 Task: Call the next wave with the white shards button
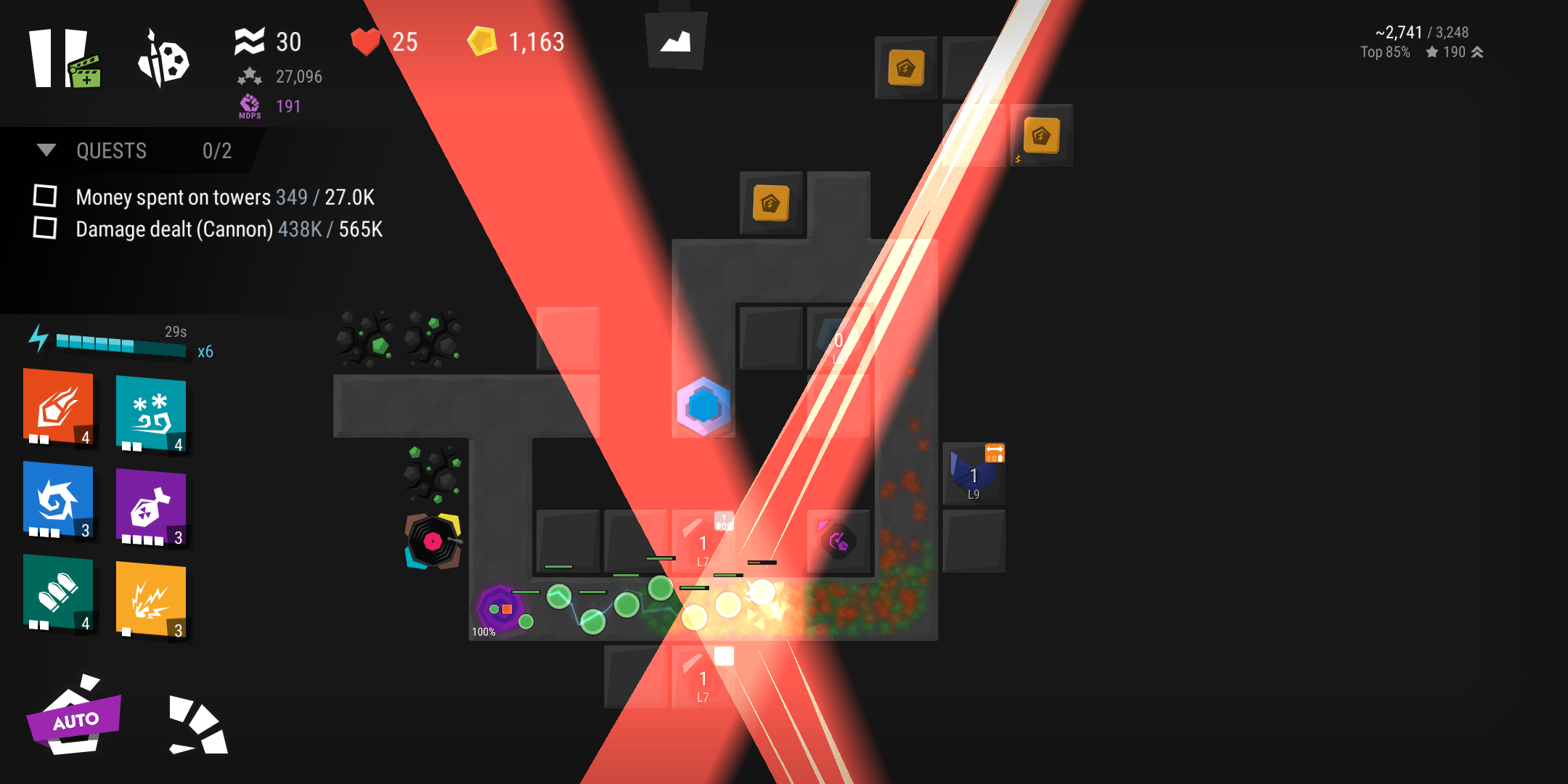197,726
